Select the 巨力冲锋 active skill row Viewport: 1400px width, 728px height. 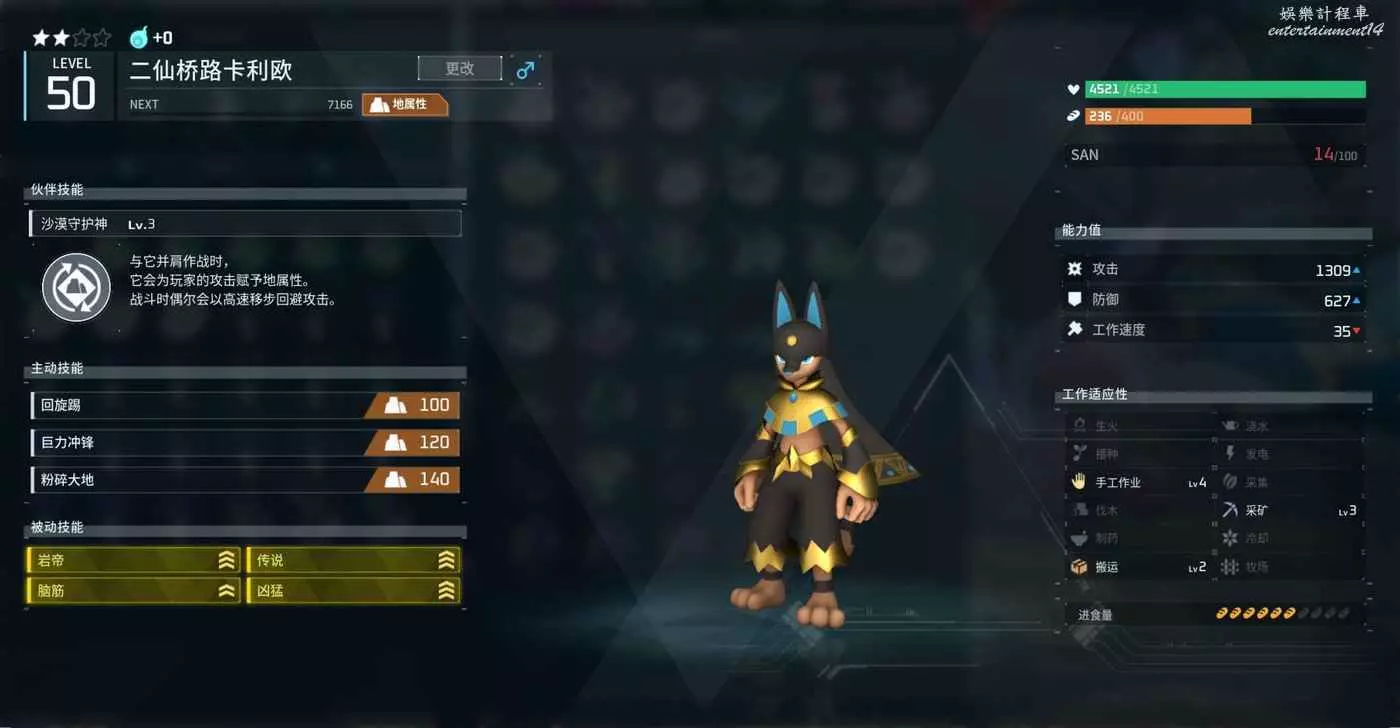click(x=245, y=442)
